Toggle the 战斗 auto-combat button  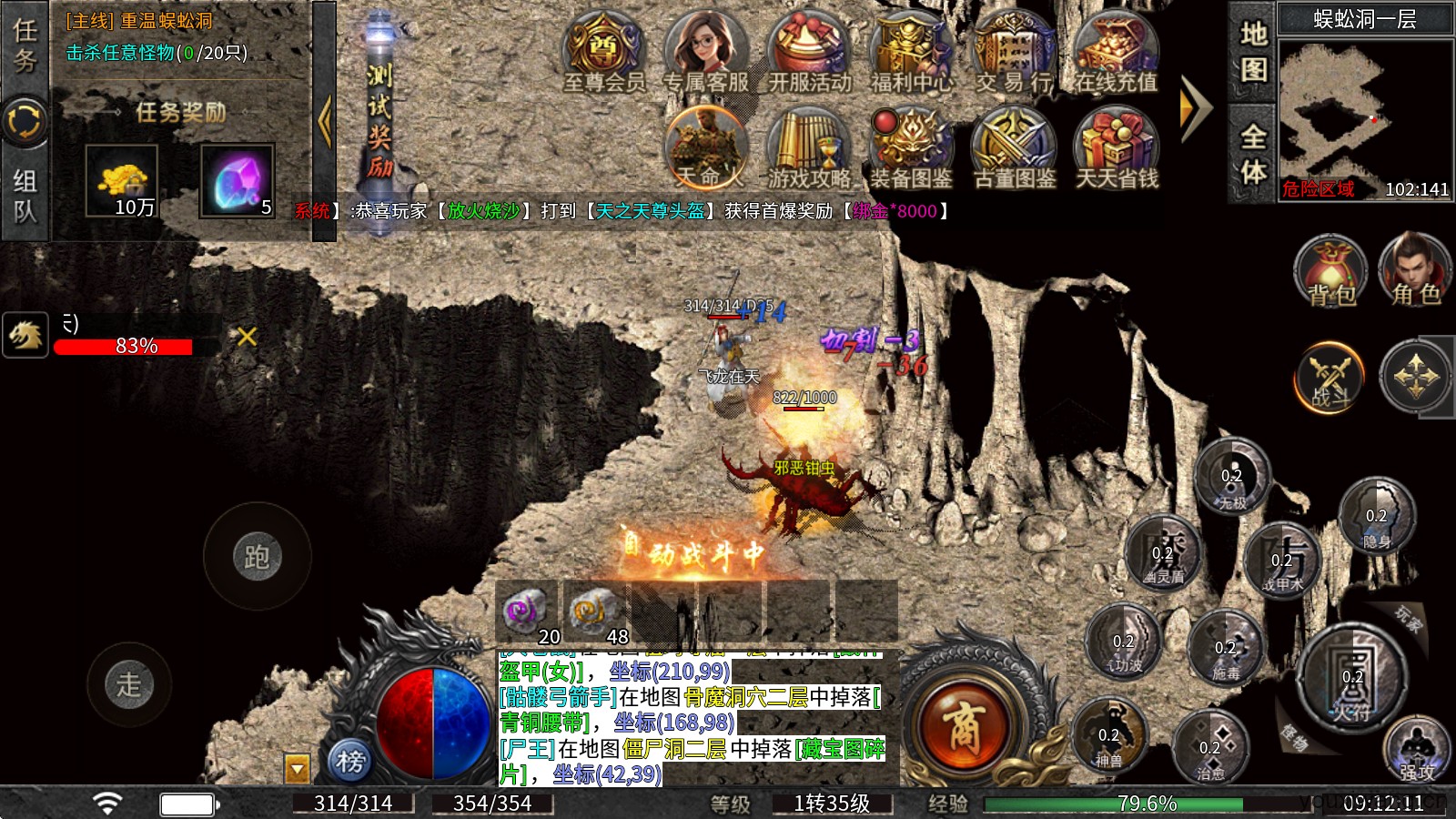point(1330,377)
